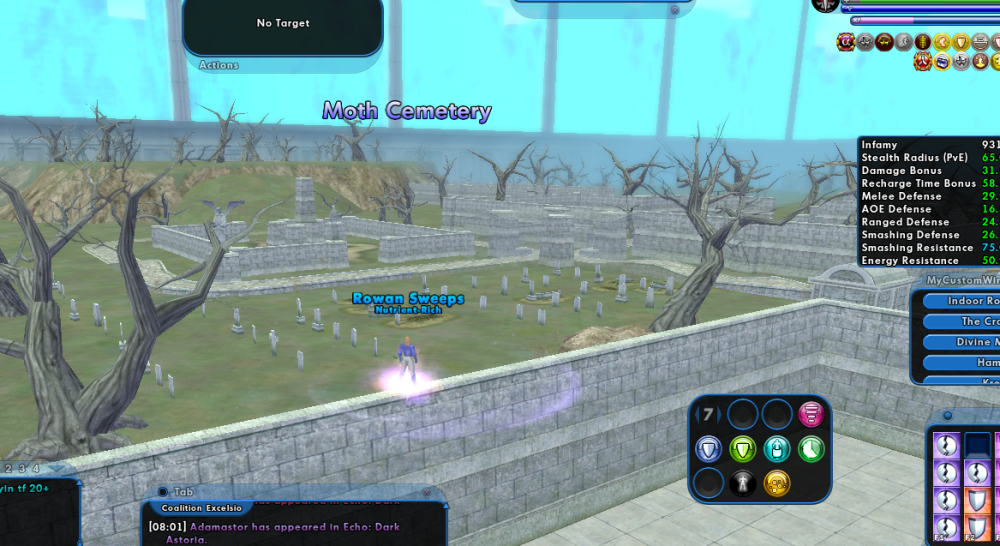Close the Tab chat window
Viewport: 1000px width, 546px height.
[162, 492]
